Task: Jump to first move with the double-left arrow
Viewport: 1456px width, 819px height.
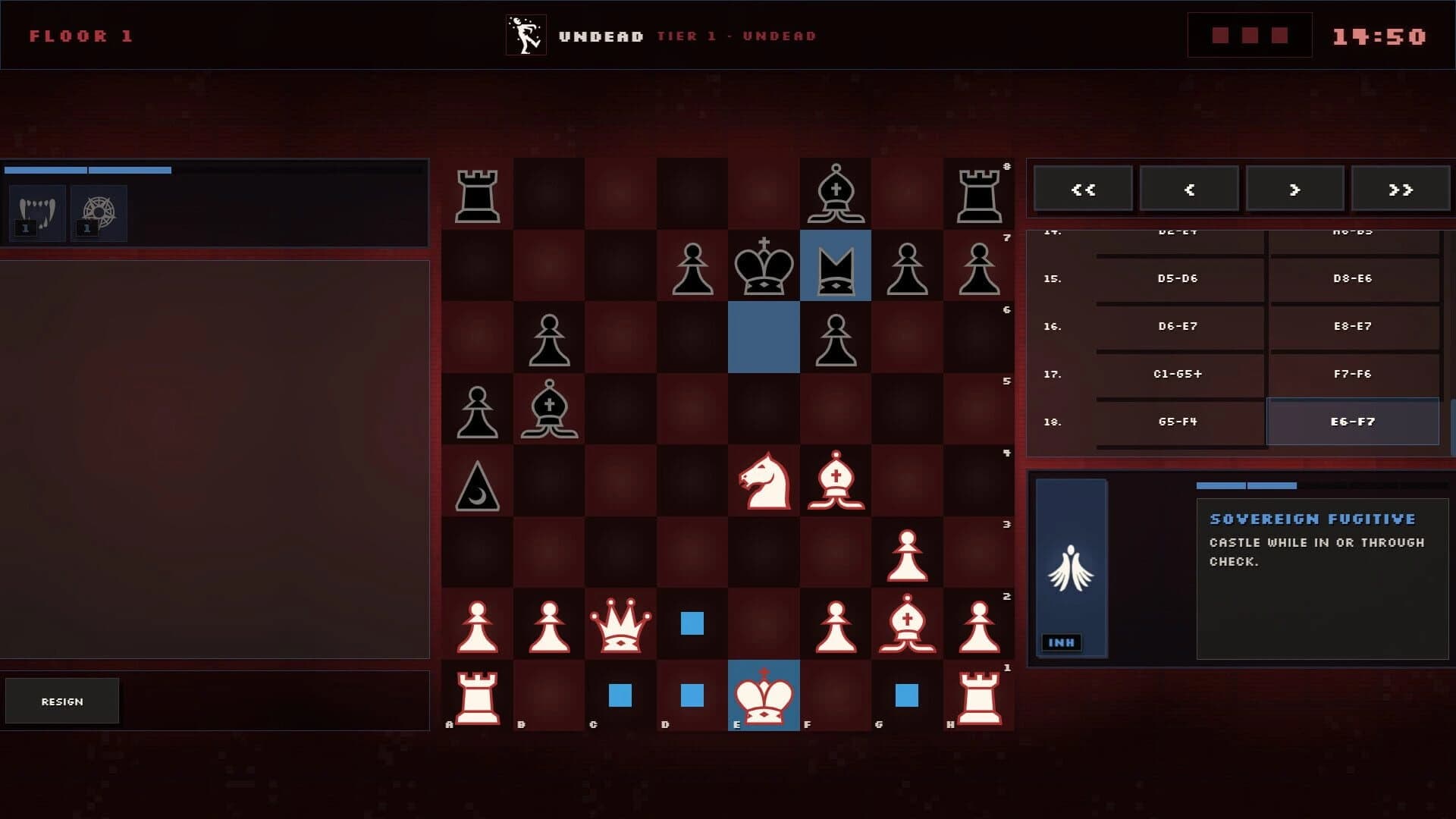Action: (1083, 188)
